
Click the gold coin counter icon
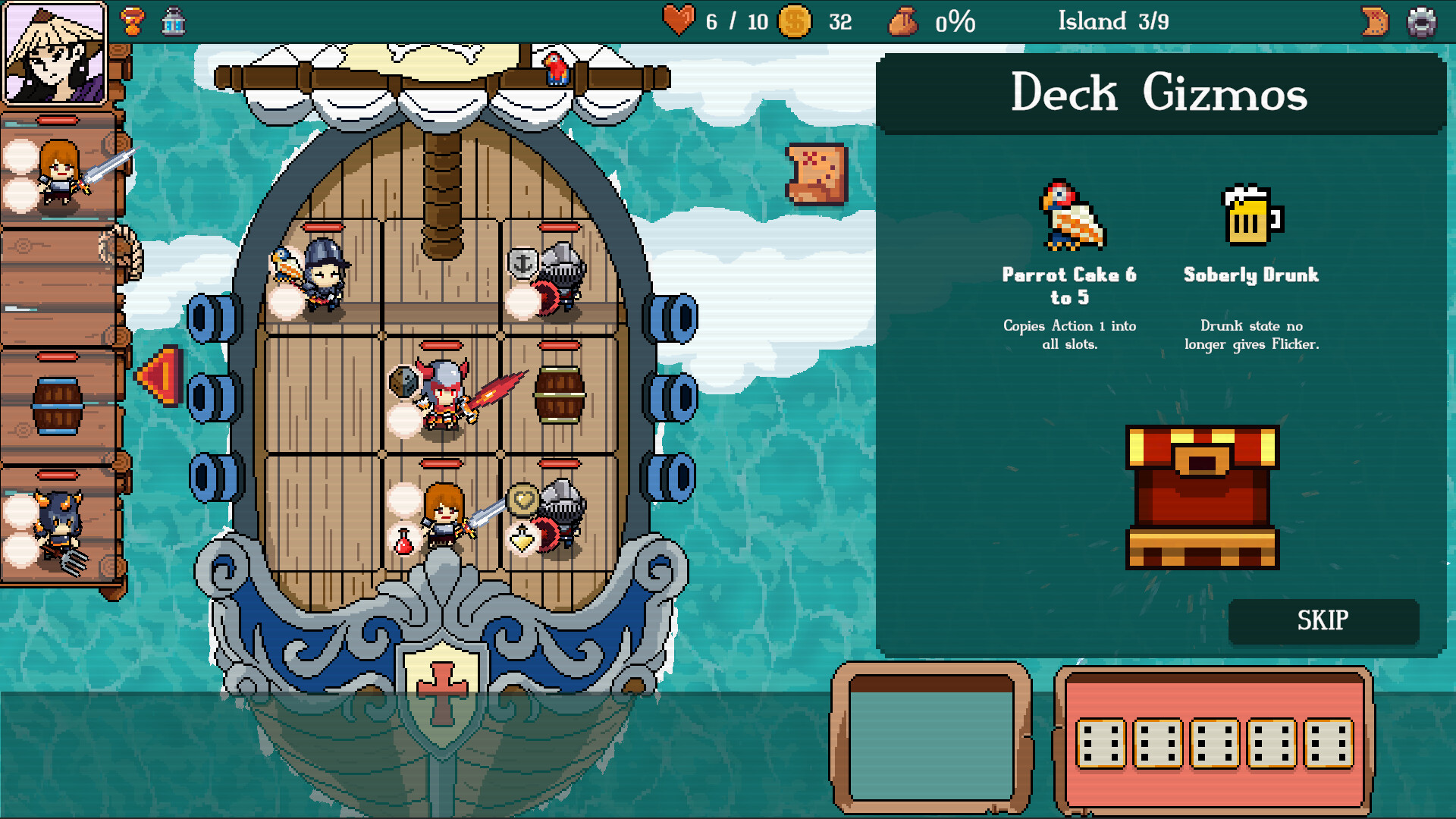(x=795, y=22)
